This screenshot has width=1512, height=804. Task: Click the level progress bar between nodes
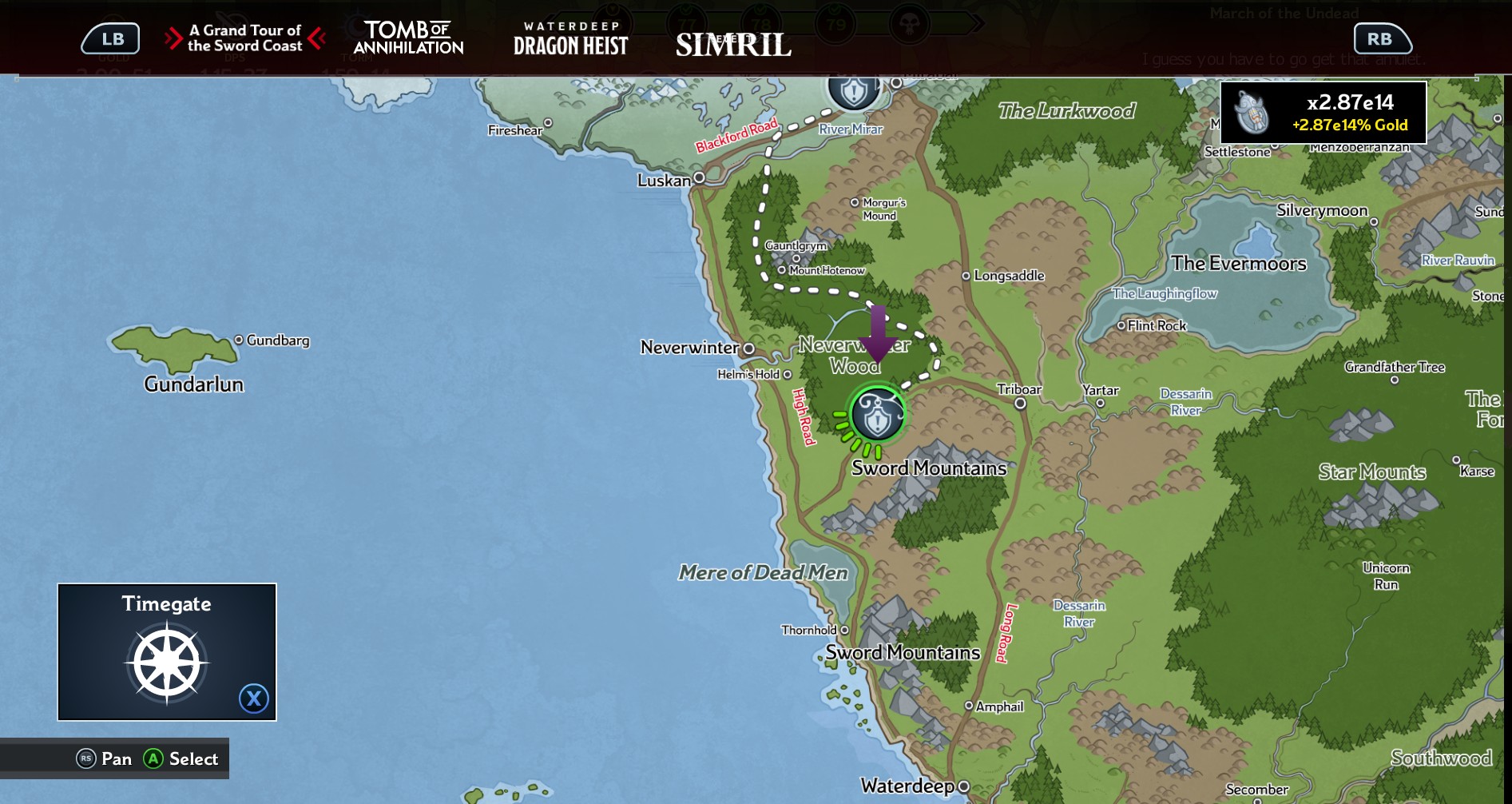[x=799, y=21]
